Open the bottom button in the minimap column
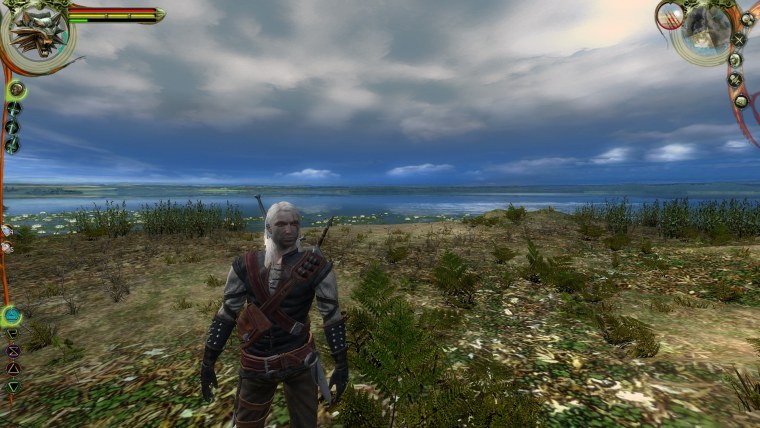Viewport: 760px width, 428px height. pyautogui.click(x=741, y=101)
